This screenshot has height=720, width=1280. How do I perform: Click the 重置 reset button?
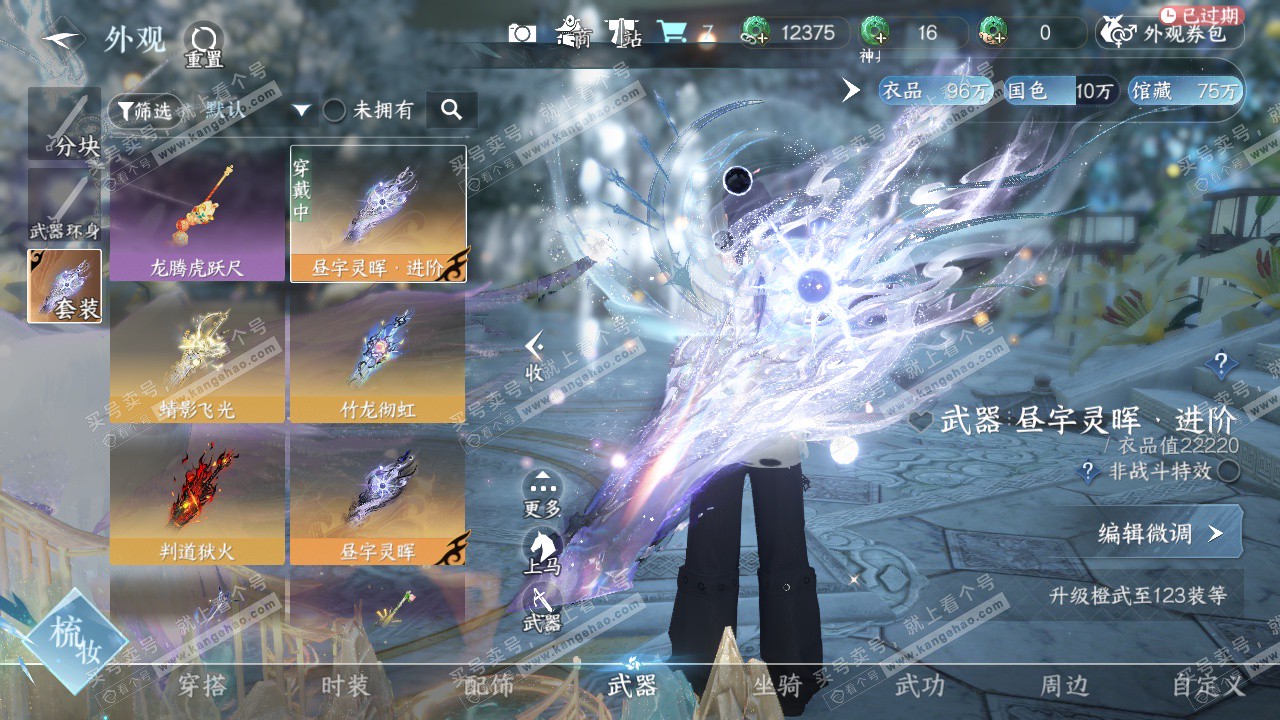pyautogui.click(x=204, y=45)
